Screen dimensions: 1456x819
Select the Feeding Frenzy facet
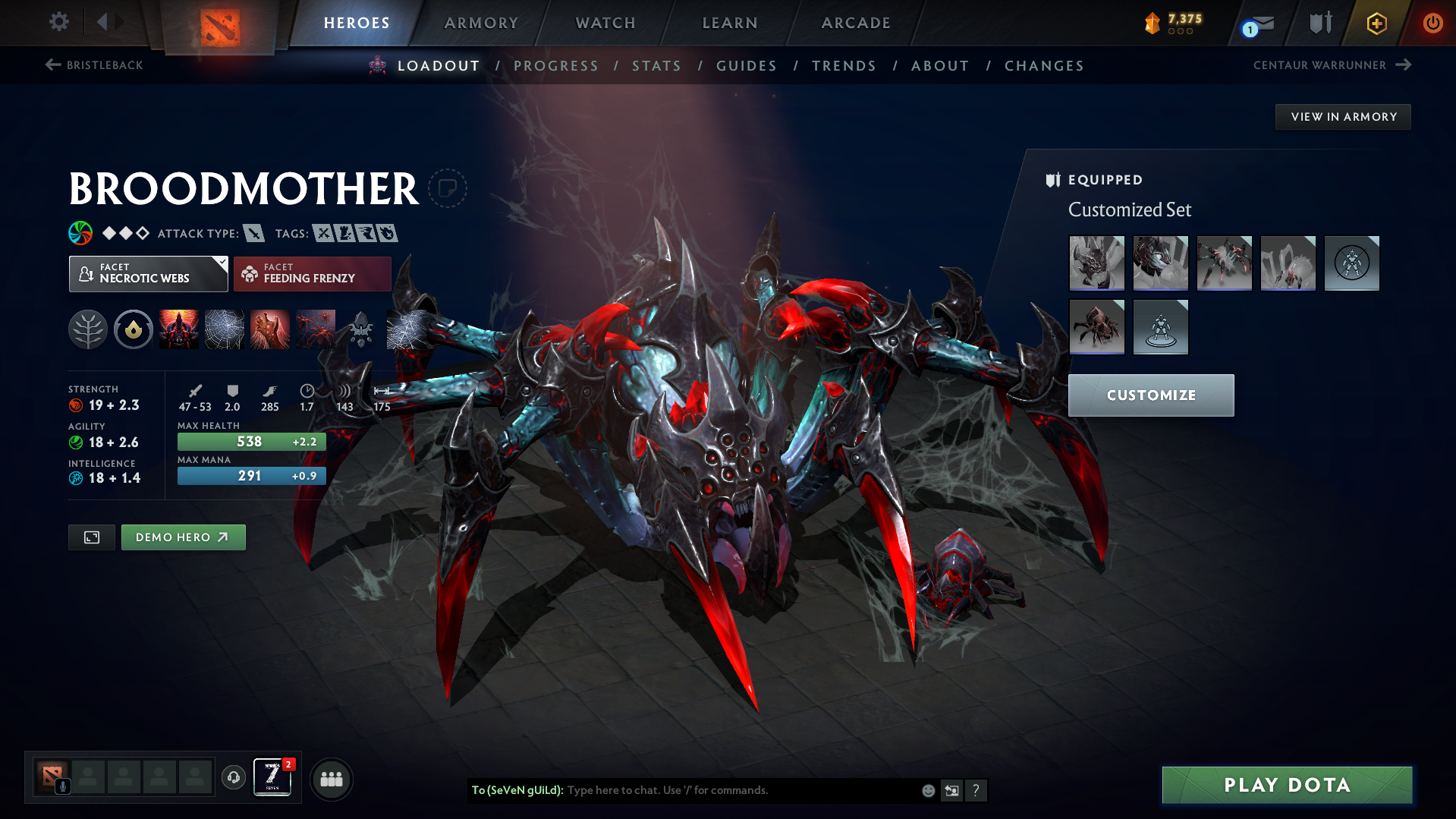312,273
